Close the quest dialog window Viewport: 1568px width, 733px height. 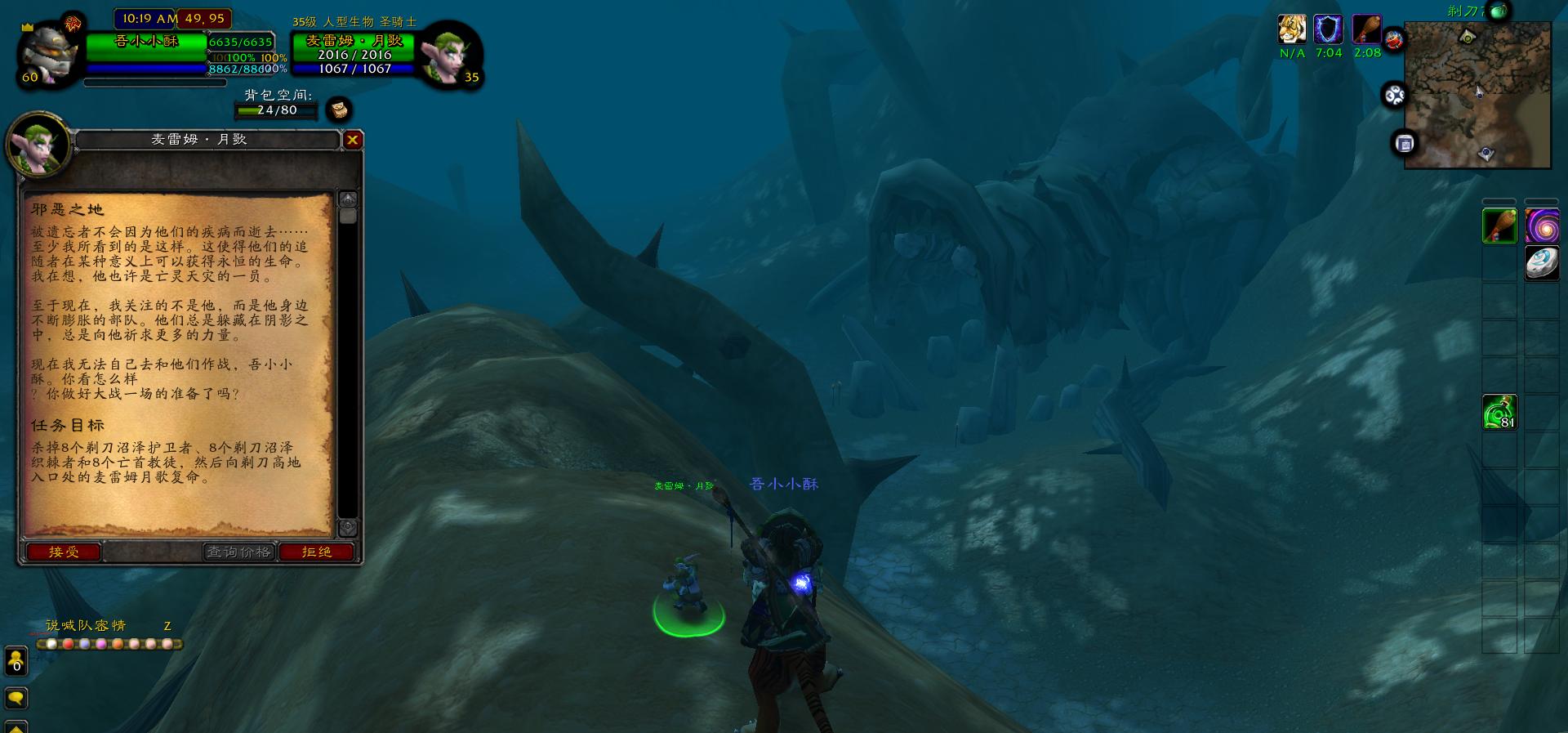352,140
